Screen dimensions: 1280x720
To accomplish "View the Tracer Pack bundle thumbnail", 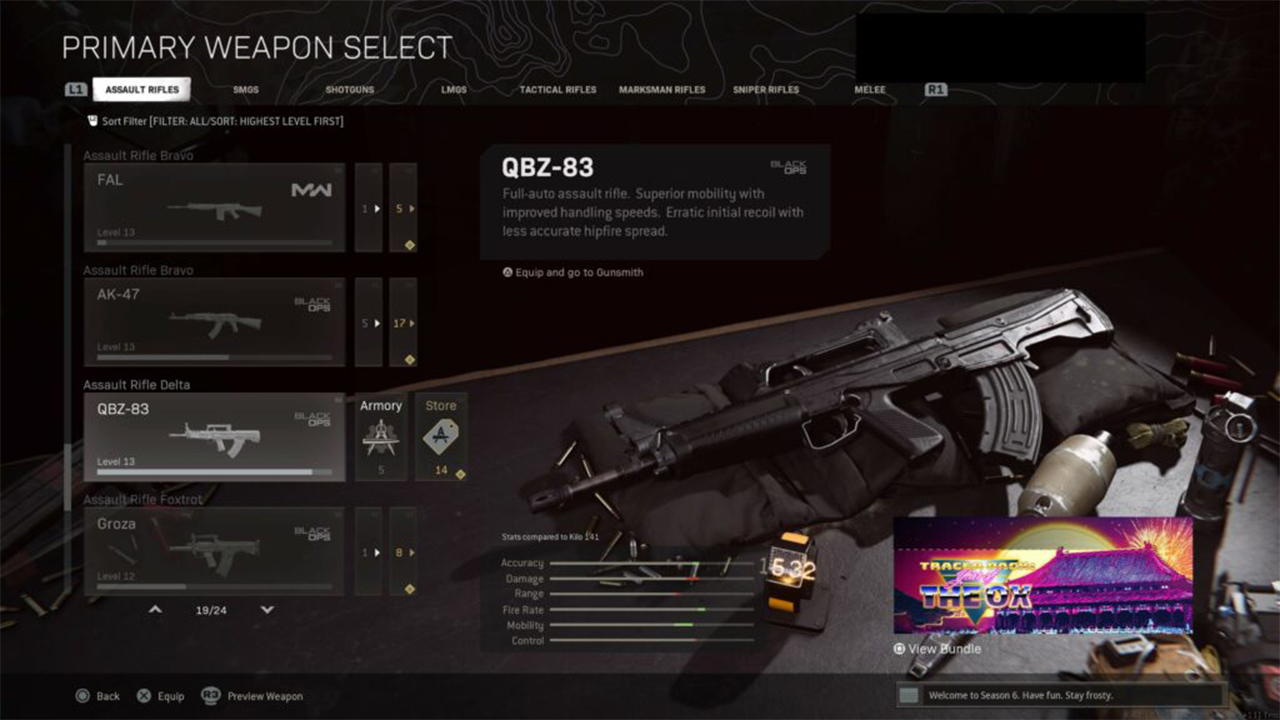I will point(1043,576).
